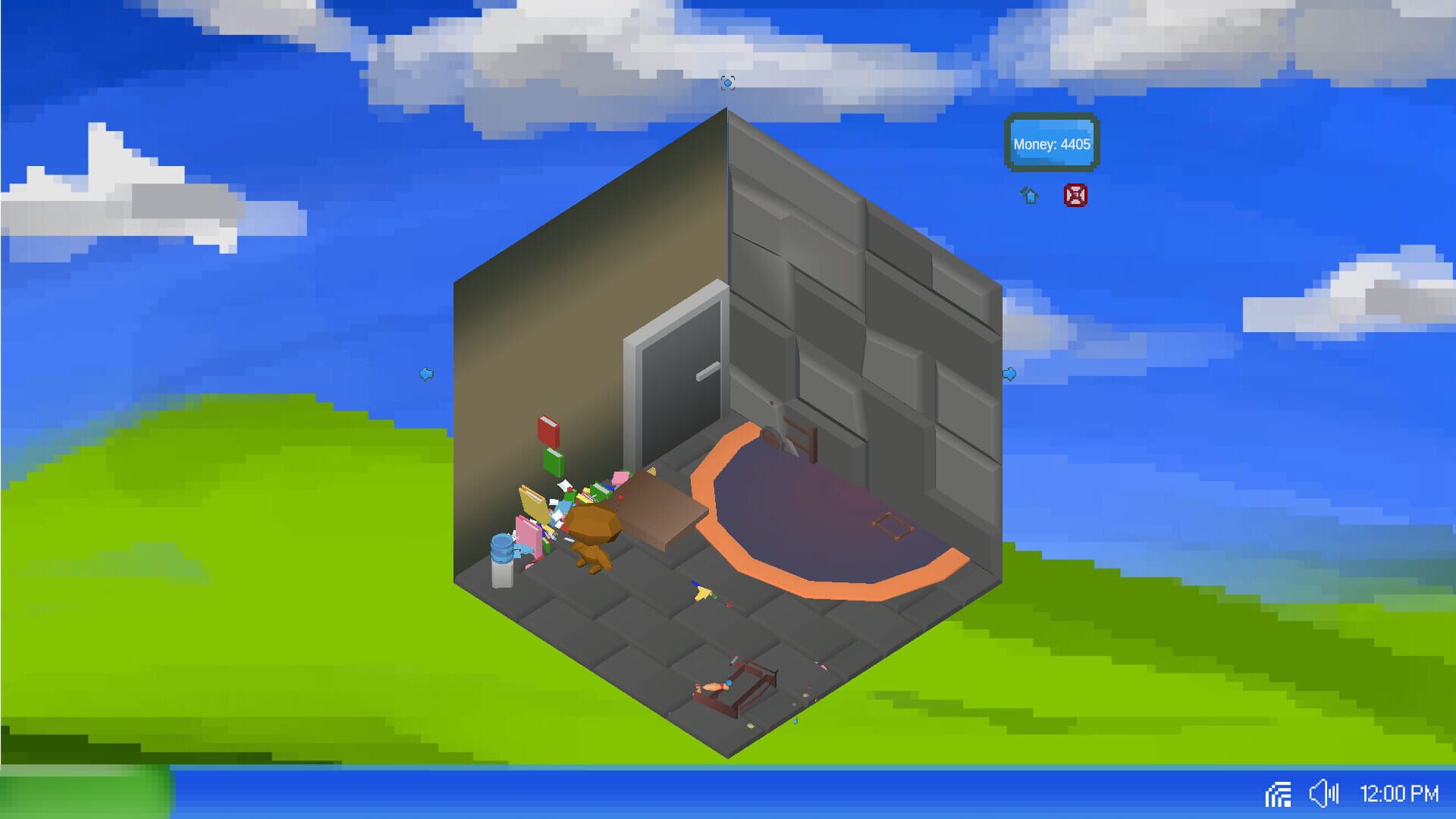This screenshot has height=819, width=1456.
Task: Click the rotation arrow above the room
Action: coord(727,83)
